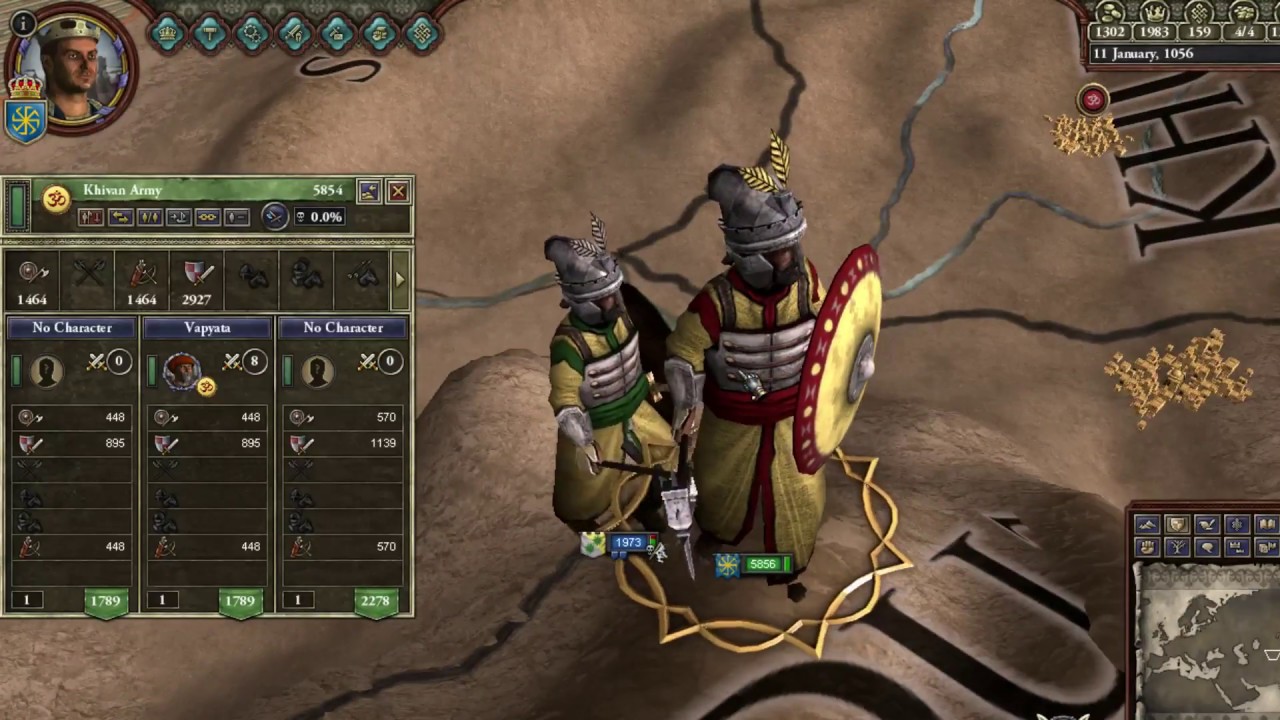Select the 1973 army map counter
Image resolution: width=1280 pixels, height=720 pixels.
[627, 543]
